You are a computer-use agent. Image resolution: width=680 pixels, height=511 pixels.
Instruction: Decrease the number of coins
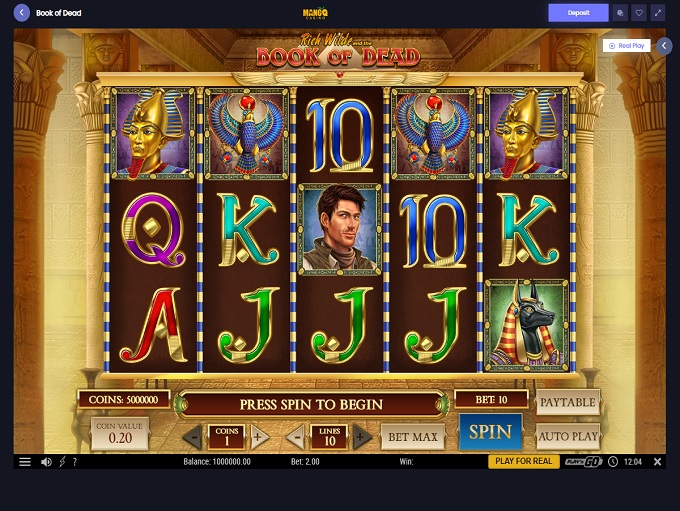[x=194, y=437]
